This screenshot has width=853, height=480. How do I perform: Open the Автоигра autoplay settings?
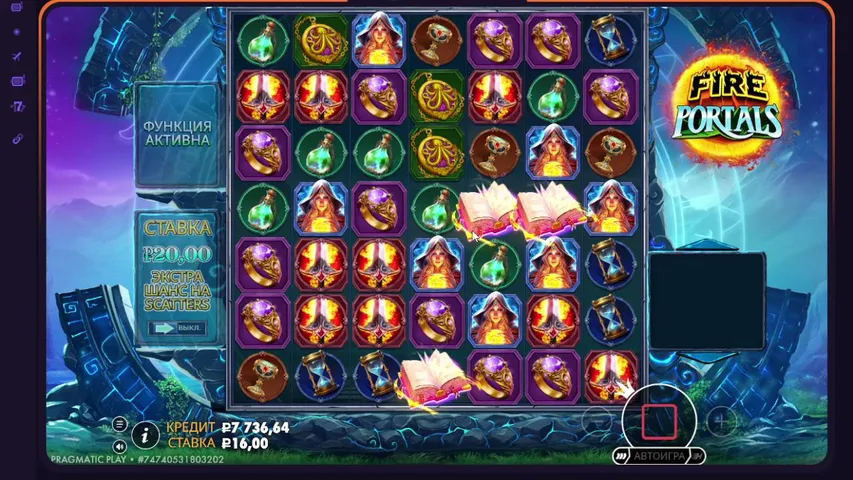pos(659,456)
